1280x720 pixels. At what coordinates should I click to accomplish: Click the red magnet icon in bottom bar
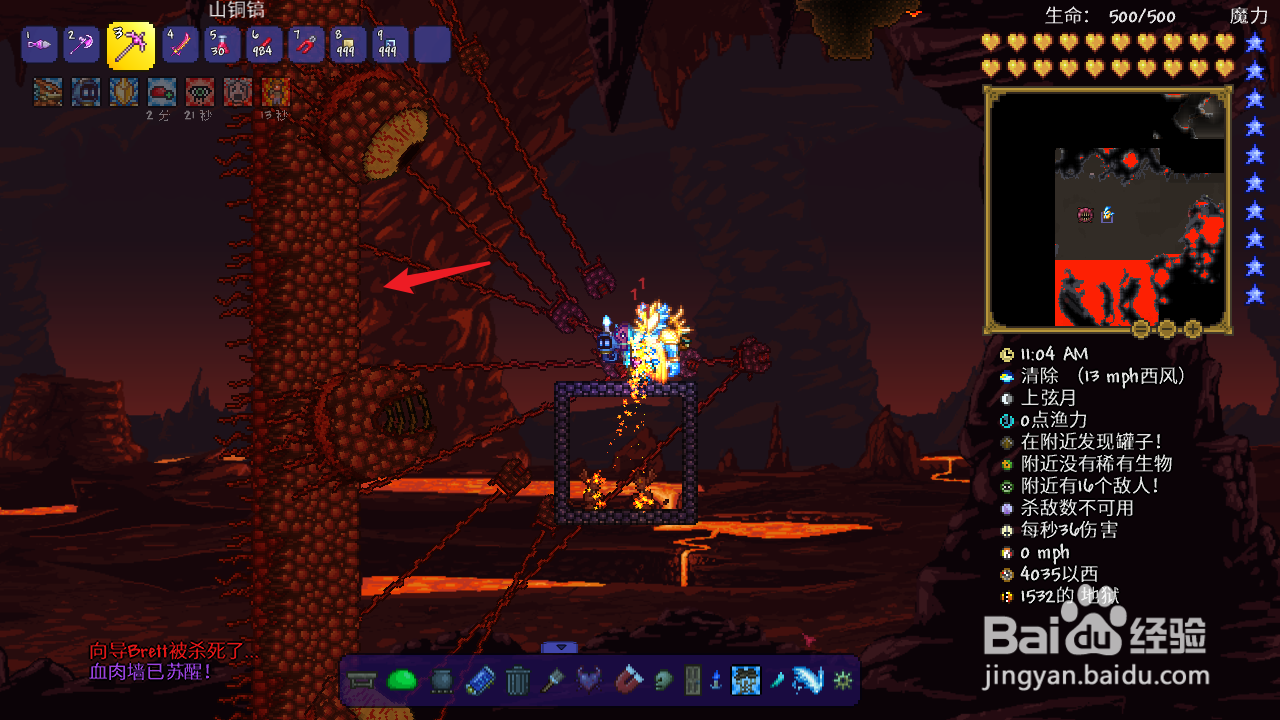[631, 682]
